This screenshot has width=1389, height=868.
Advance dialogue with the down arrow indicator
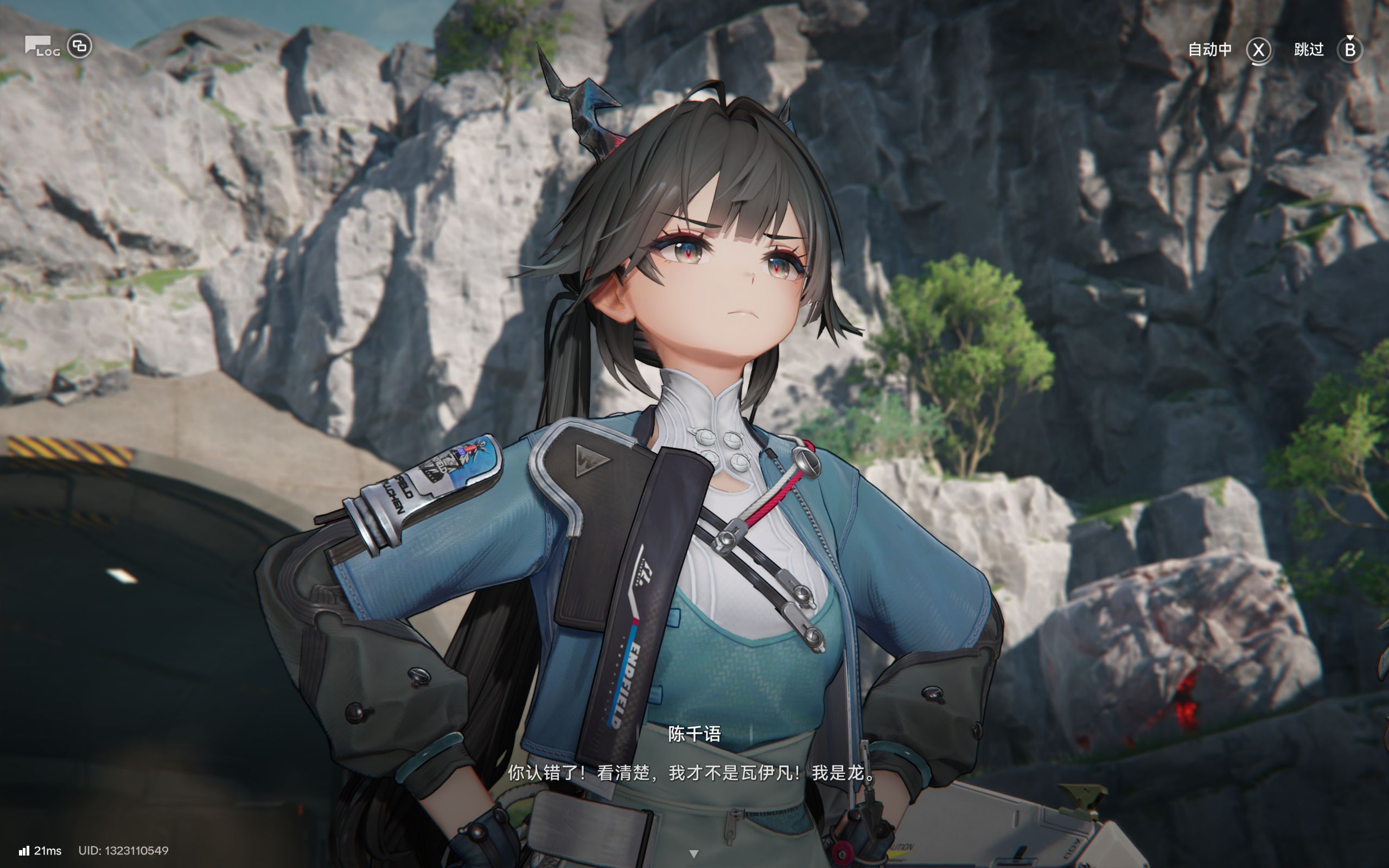pyautogui.click(x=693, y=854)
